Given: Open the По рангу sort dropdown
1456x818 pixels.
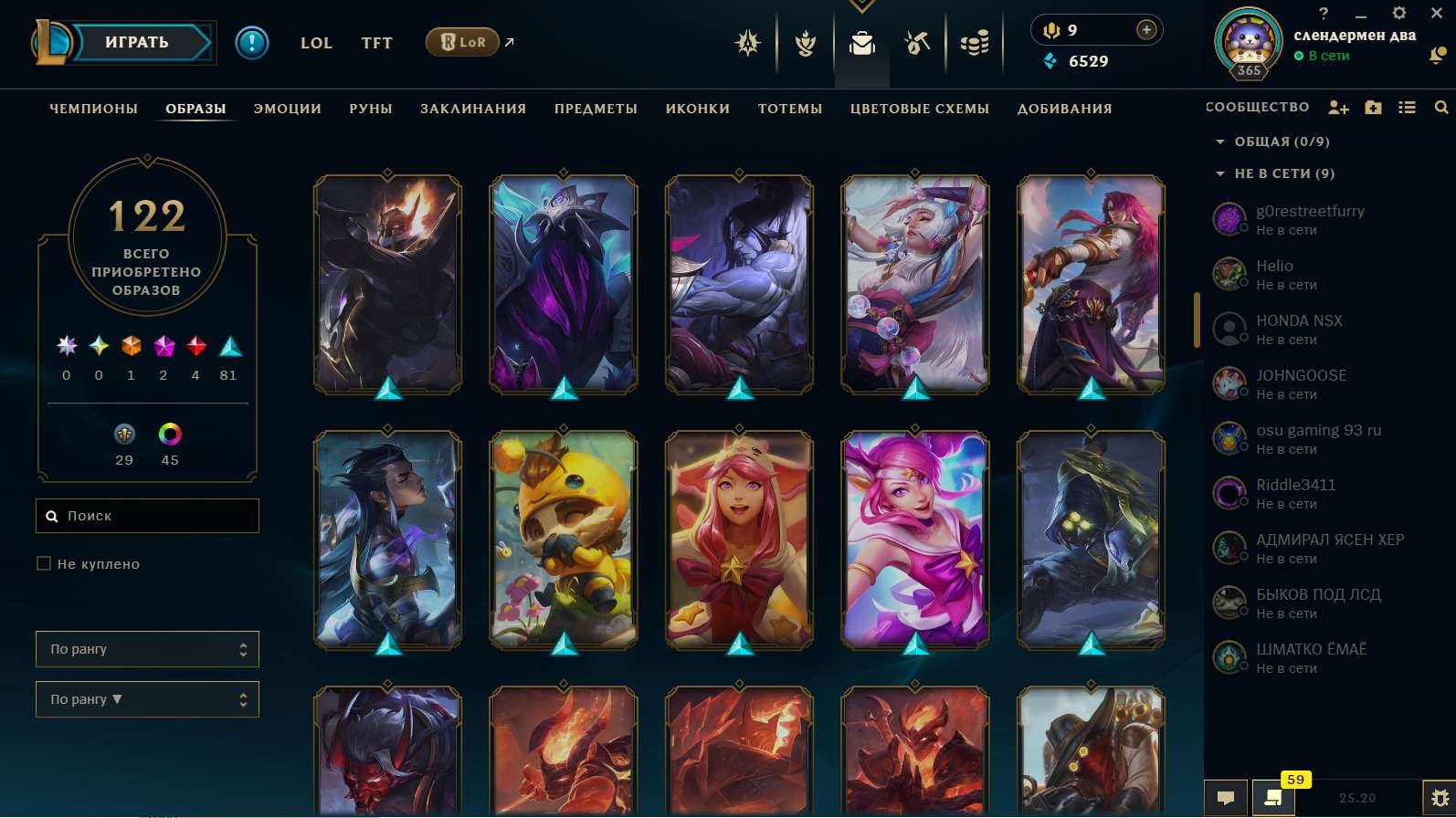Looking at the screenshot, I should click(147, 649).
